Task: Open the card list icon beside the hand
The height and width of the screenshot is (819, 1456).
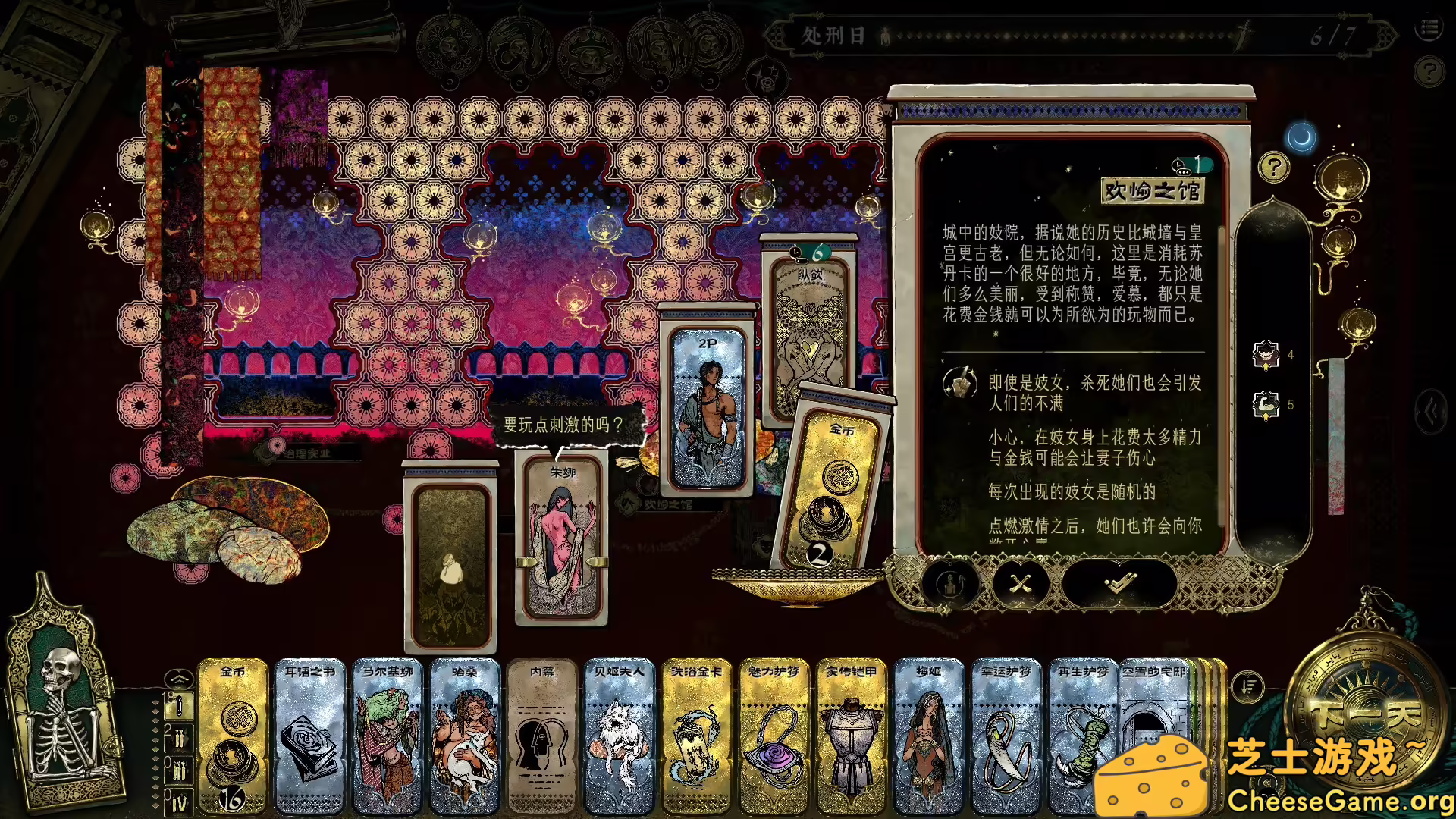Action: pos(1247,686)
